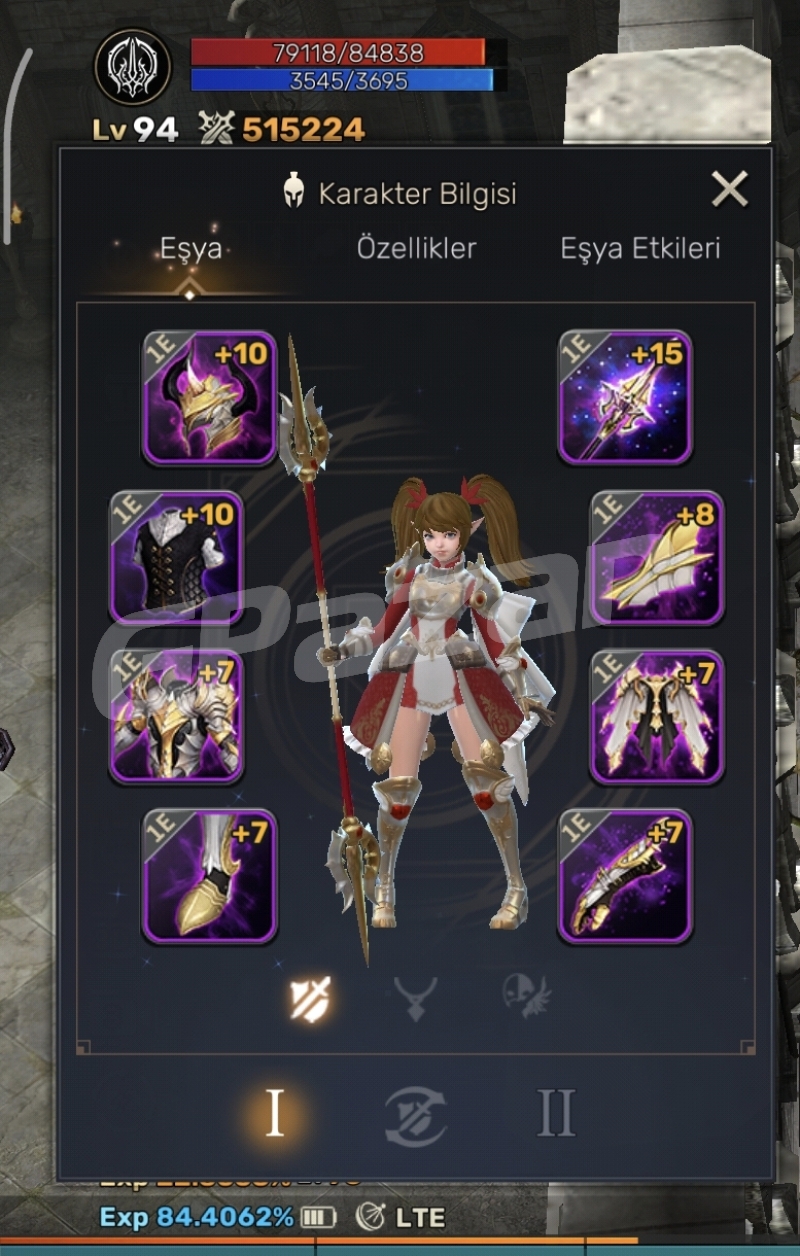Switch to the Eşya tab
800x1256 pixels.
[190, 249]
